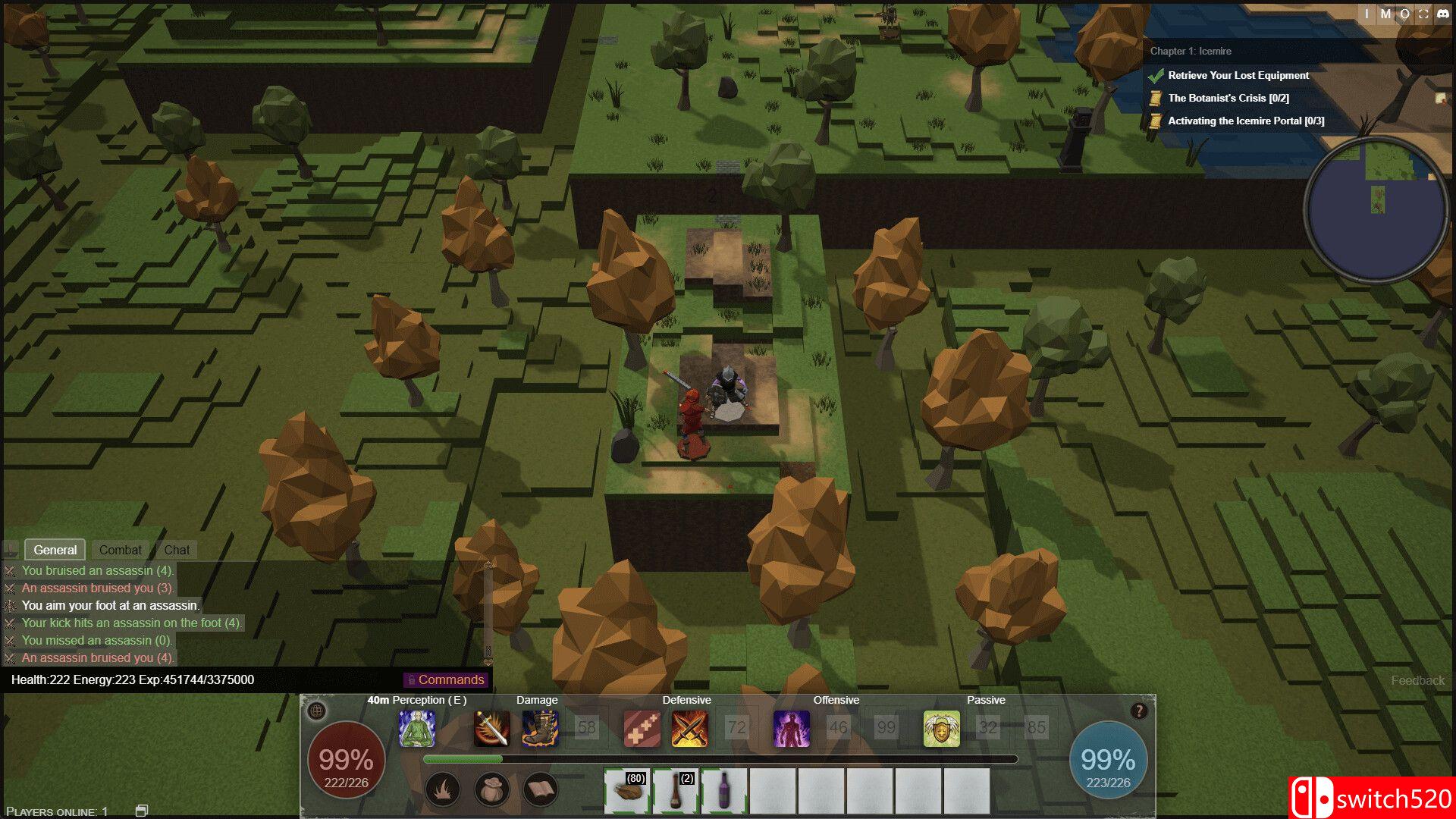Open the Discord link icon
This screenshot has height=819, width=1456.
pos(1442,14)
